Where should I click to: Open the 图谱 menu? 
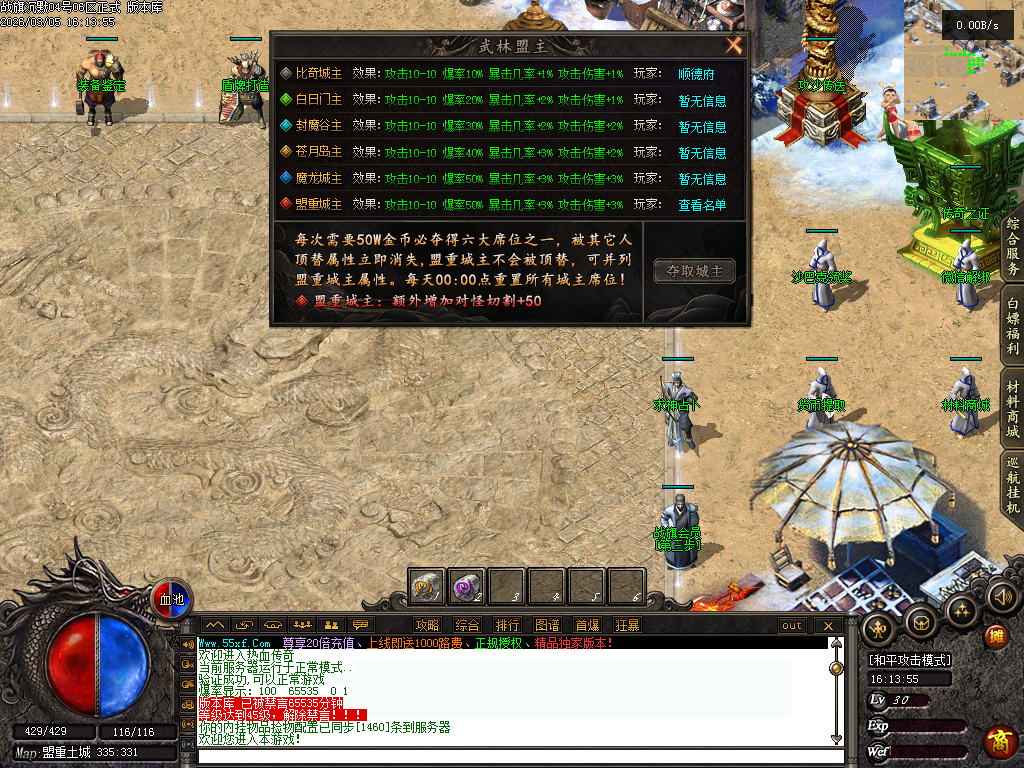[547, 626]
